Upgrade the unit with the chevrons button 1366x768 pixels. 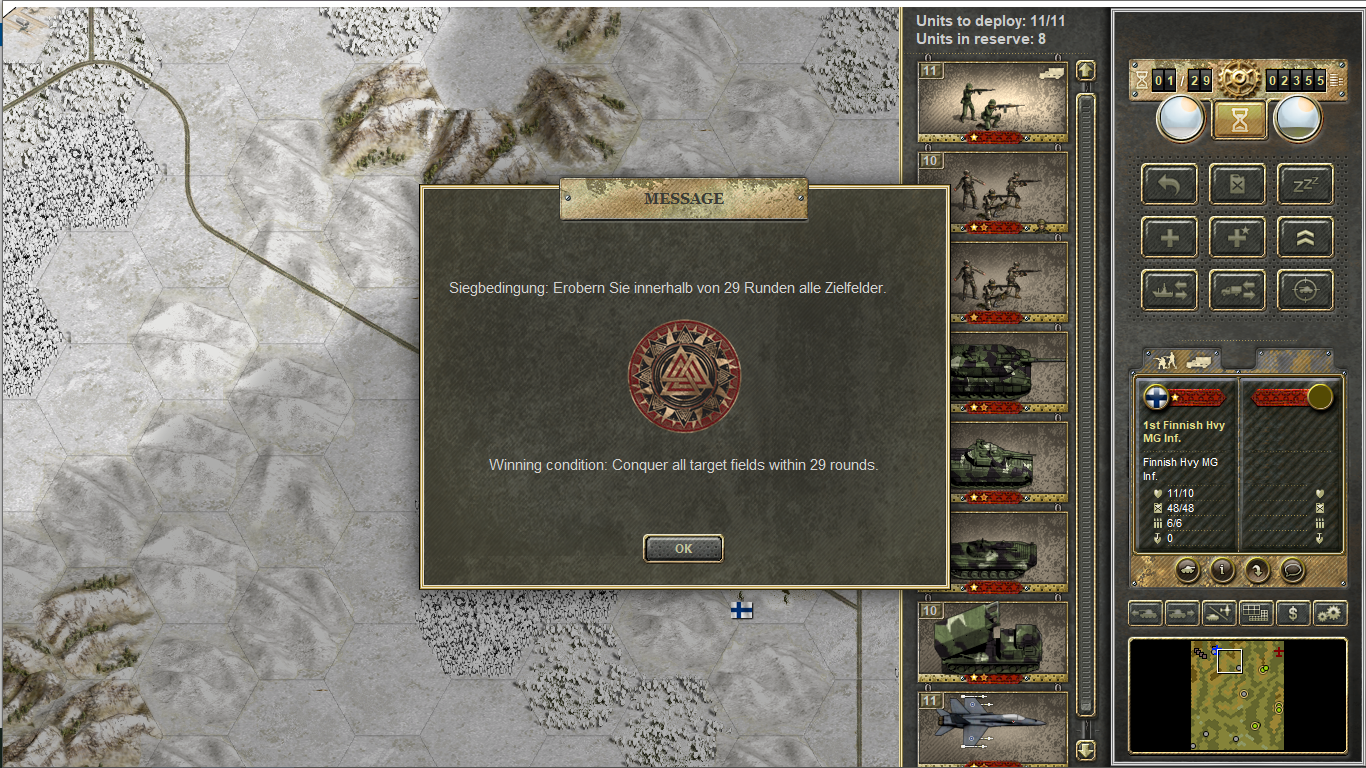coord(1305,237)
